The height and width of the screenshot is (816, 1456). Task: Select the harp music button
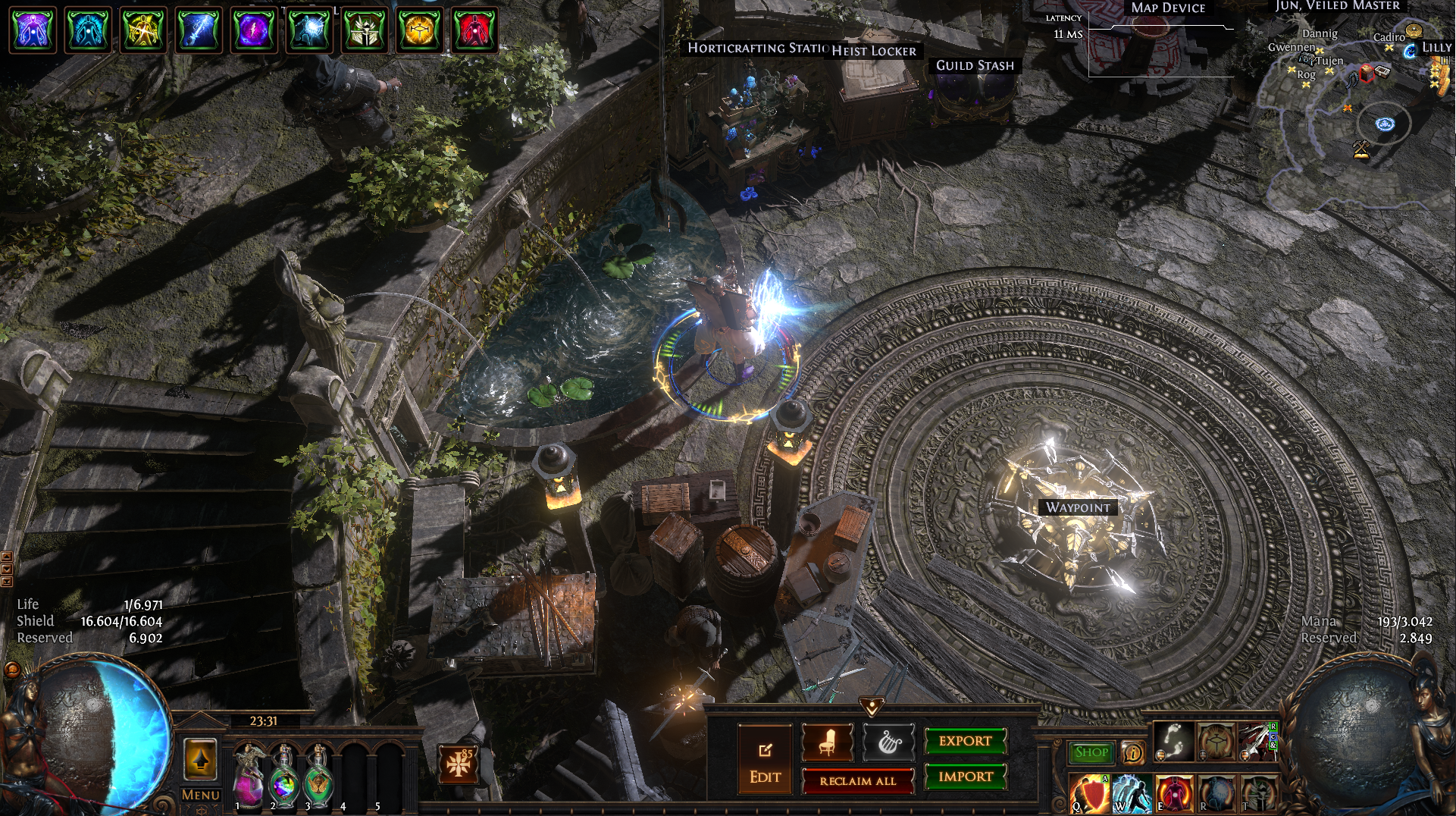tap(888, 742)
